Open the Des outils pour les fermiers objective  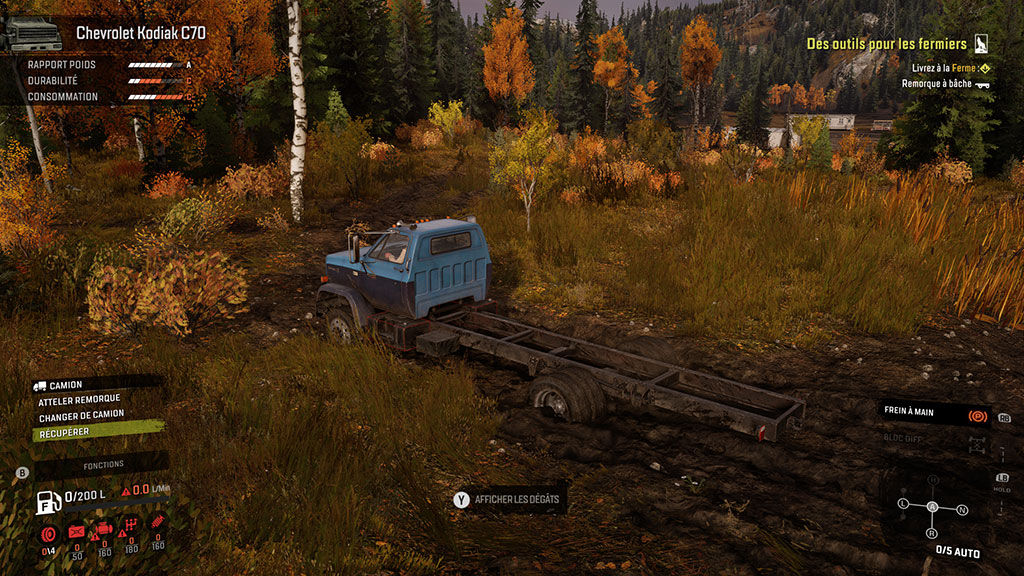click(x=886, y=44)
